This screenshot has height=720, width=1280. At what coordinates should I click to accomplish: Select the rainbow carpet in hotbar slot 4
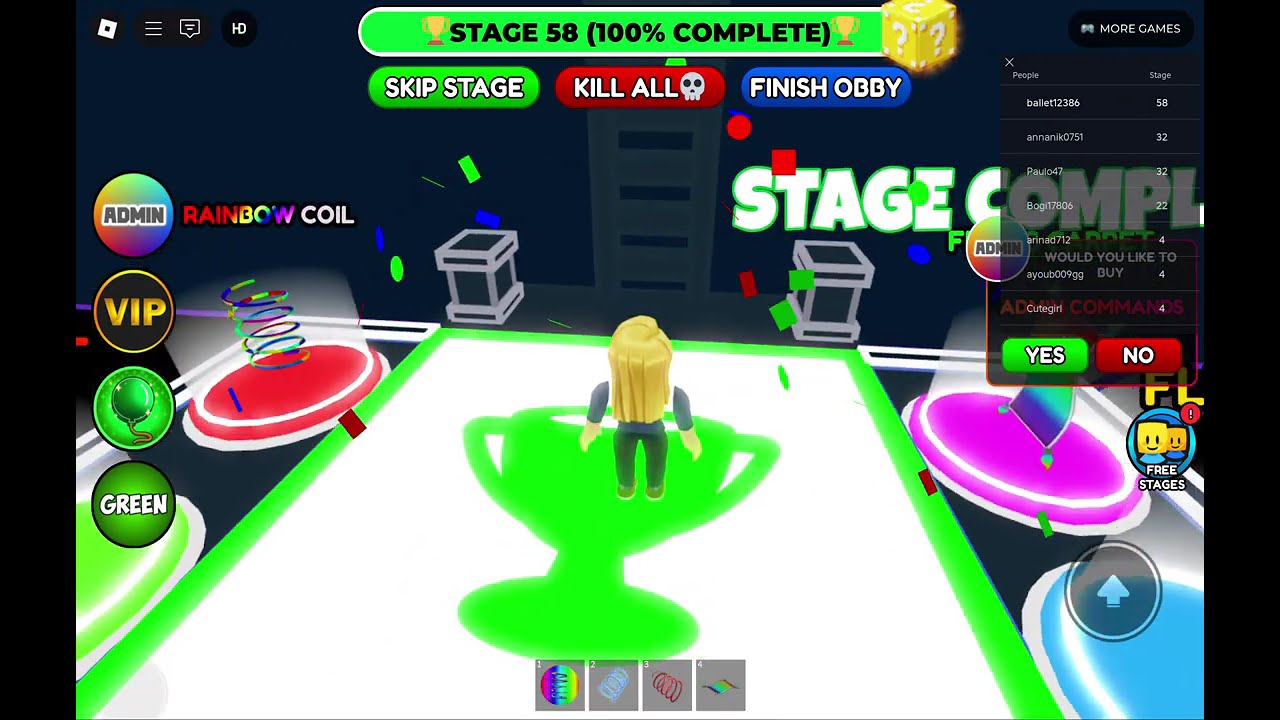721,685
